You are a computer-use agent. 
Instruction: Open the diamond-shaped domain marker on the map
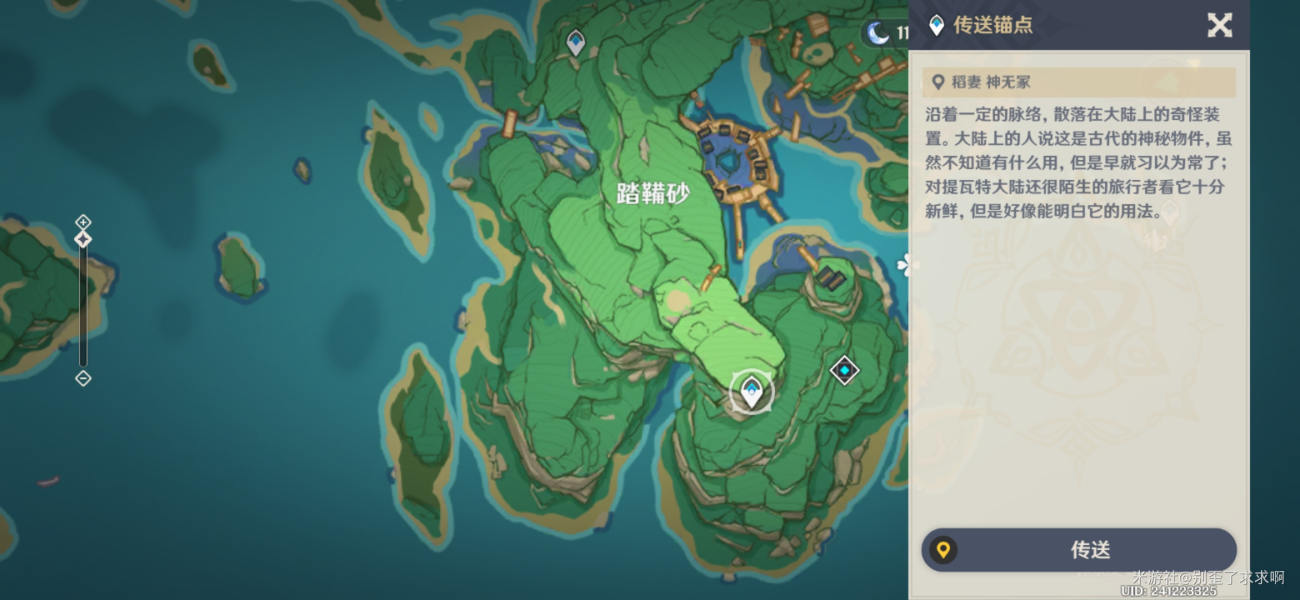pyautogui.click(x=845, y=371)
